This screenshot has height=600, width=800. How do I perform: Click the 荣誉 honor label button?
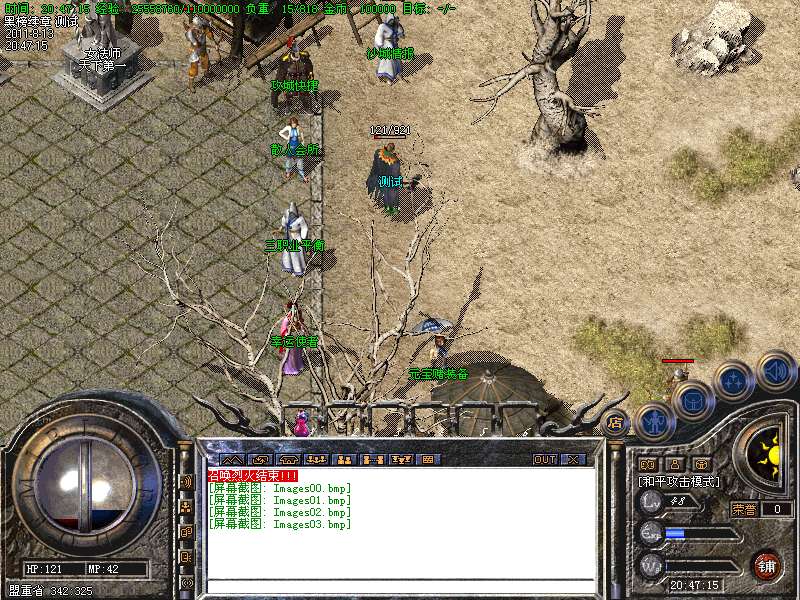point(744,509)
